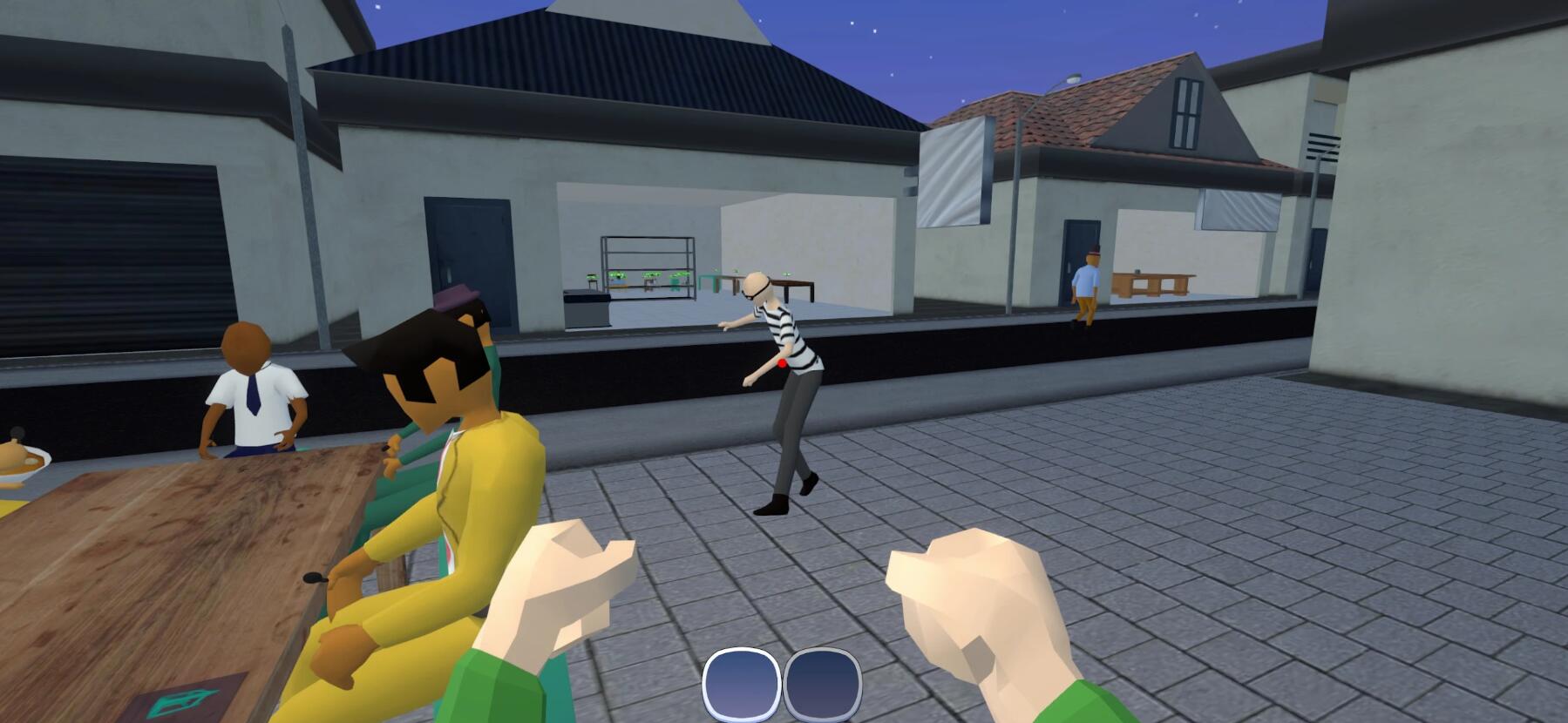The width and height of the screenshot is (1568, 723).
Task: Select the white-outlined empty inventory slot
Action: pos(741,684)
